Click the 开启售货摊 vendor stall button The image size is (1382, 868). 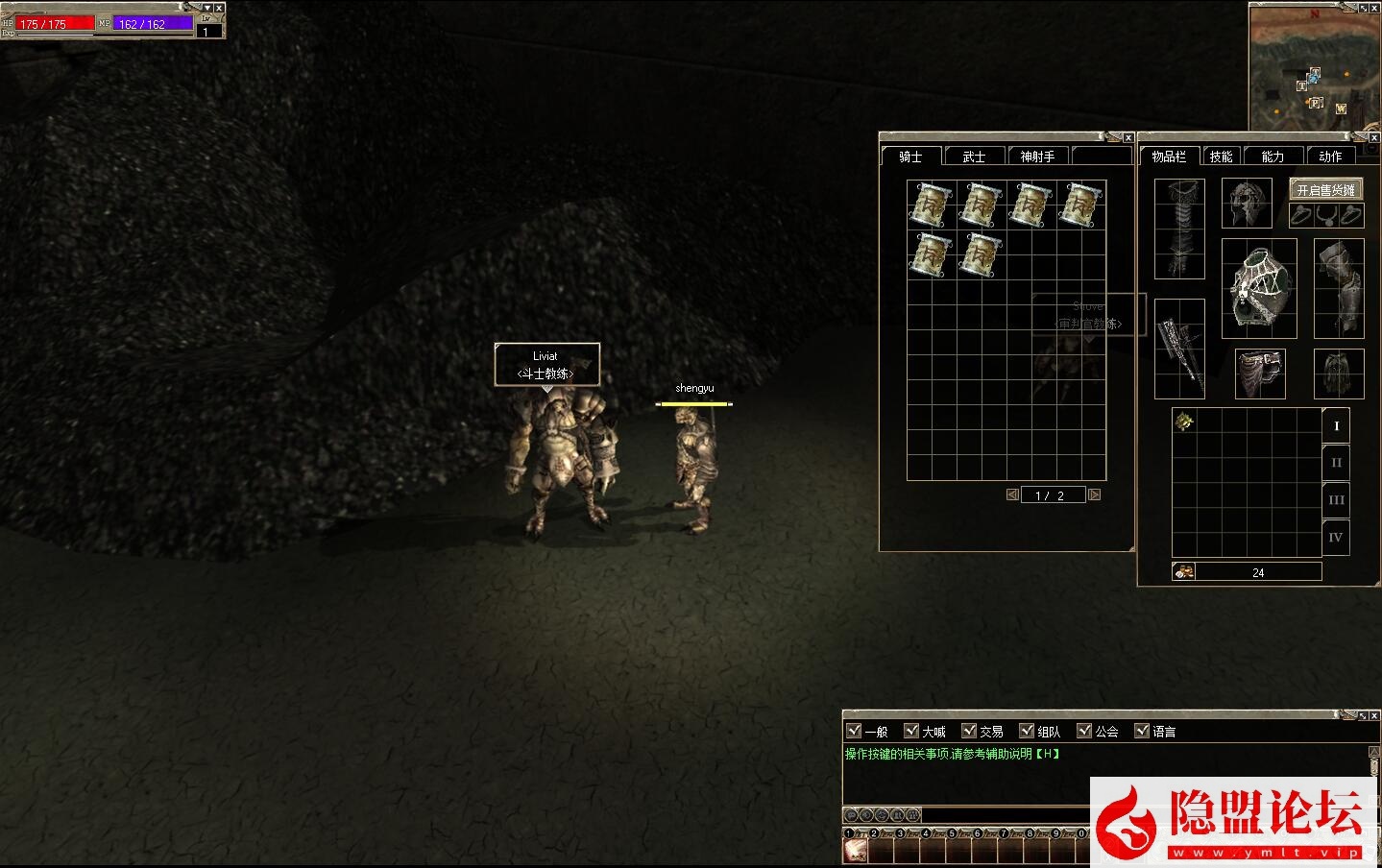[1325, 190]
